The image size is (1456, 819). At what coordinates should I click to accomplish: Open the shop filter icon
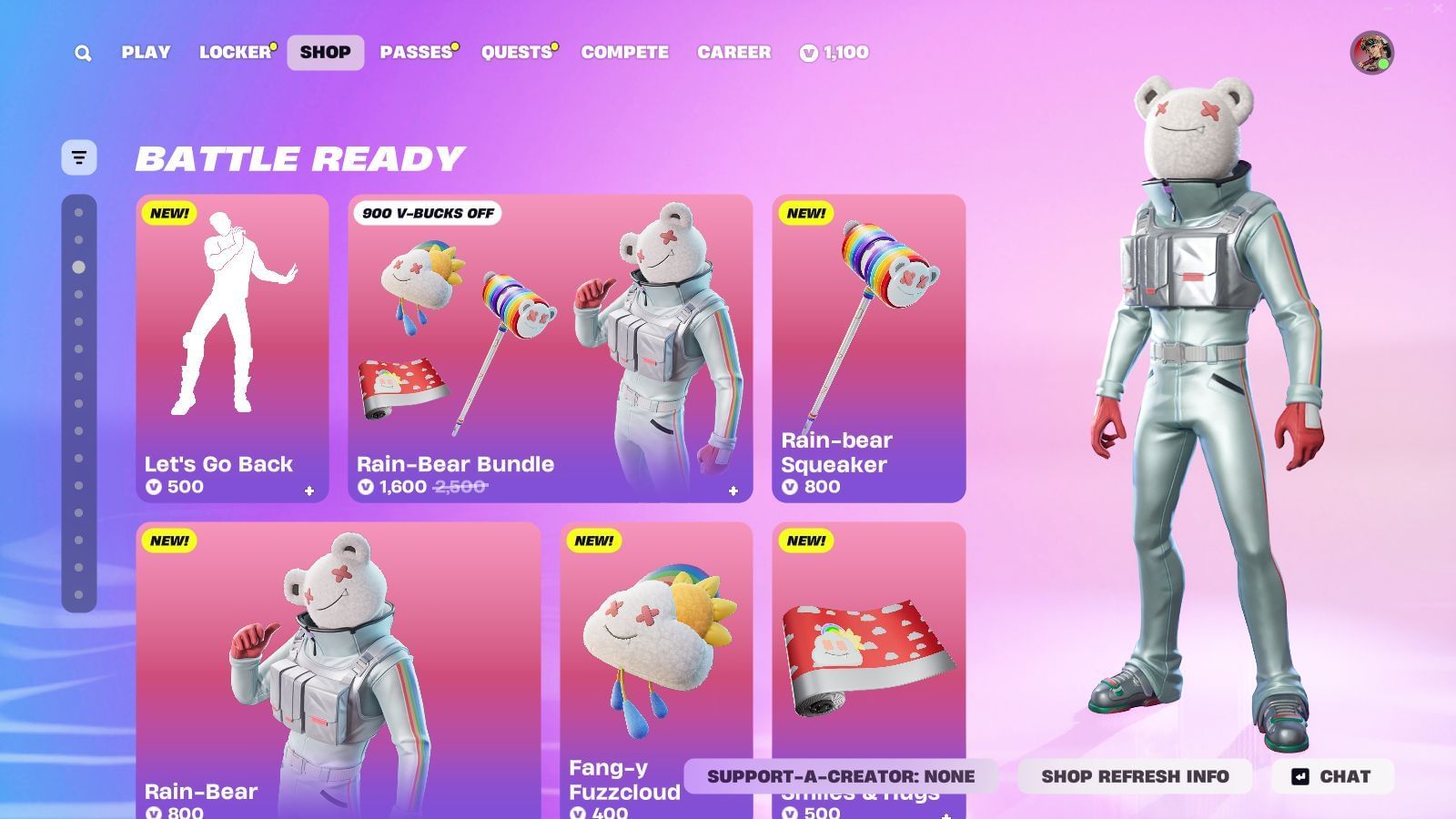(78, 157)
